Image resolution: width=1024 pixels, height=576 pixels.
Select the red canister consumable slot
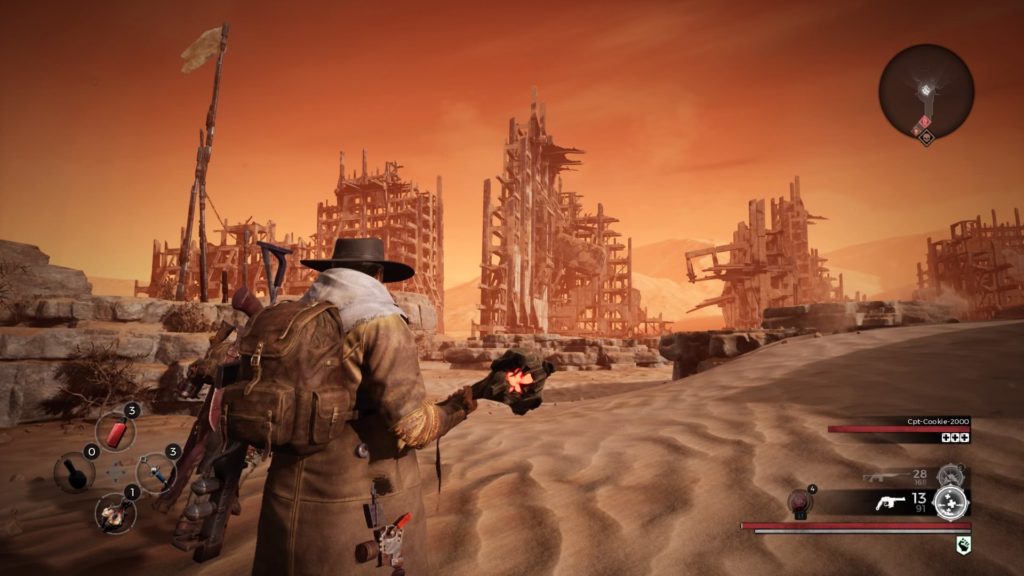click(x=116, y=431)
